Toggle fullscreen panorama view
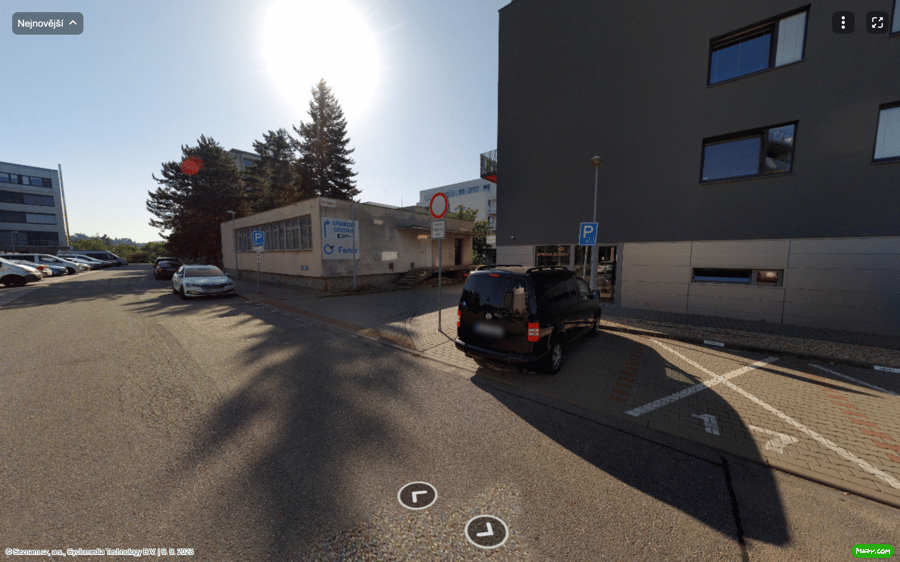The image size is (900, 562). (x=877, y=23)
